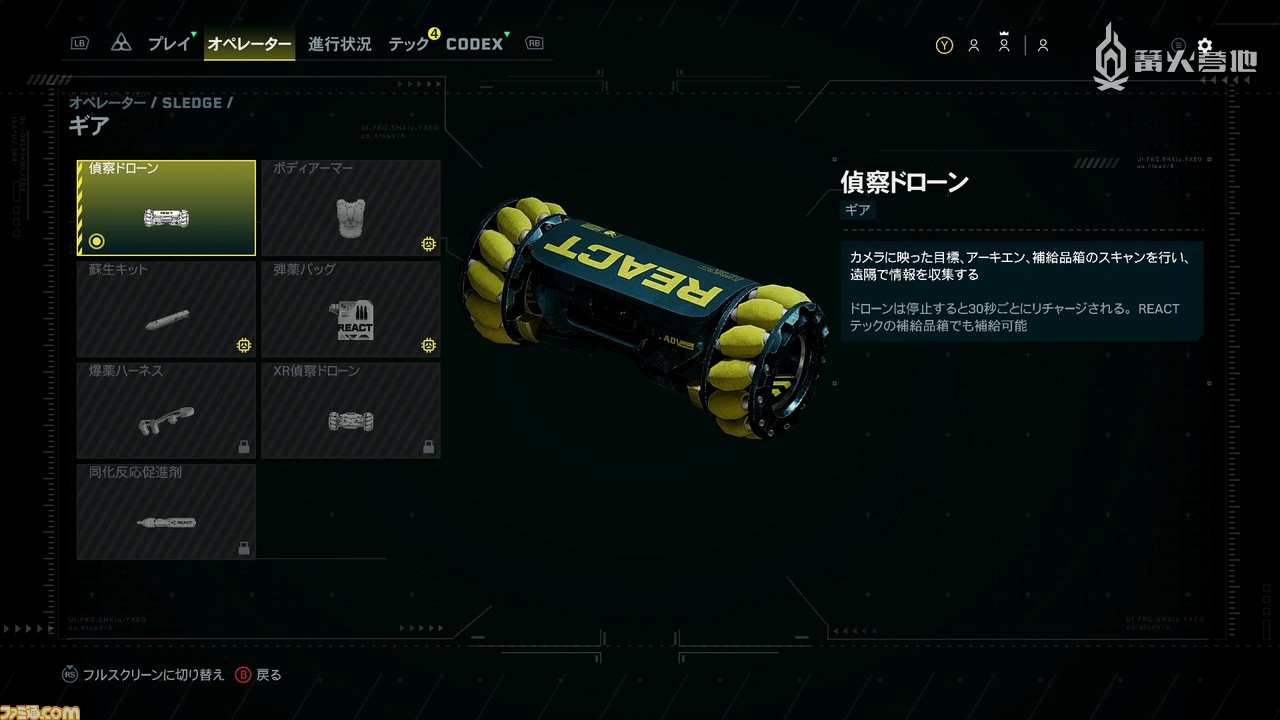Click the triangle home icon

[x=121, y=44]
